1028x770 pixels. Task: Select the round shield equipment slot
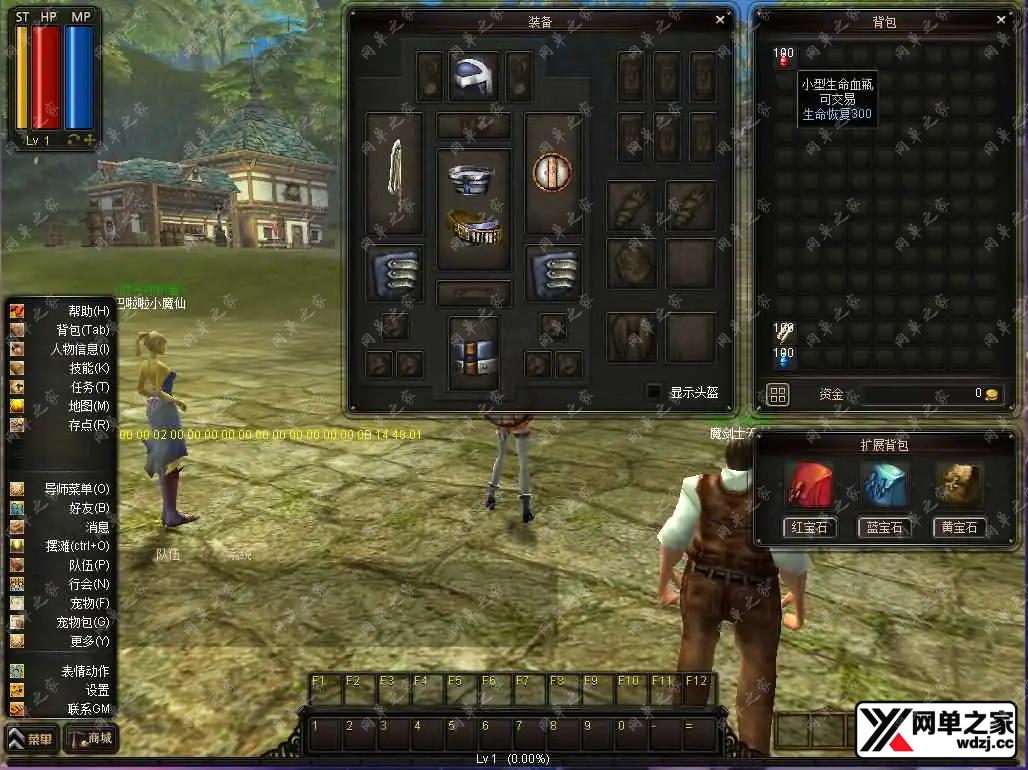tap(551, 172)
